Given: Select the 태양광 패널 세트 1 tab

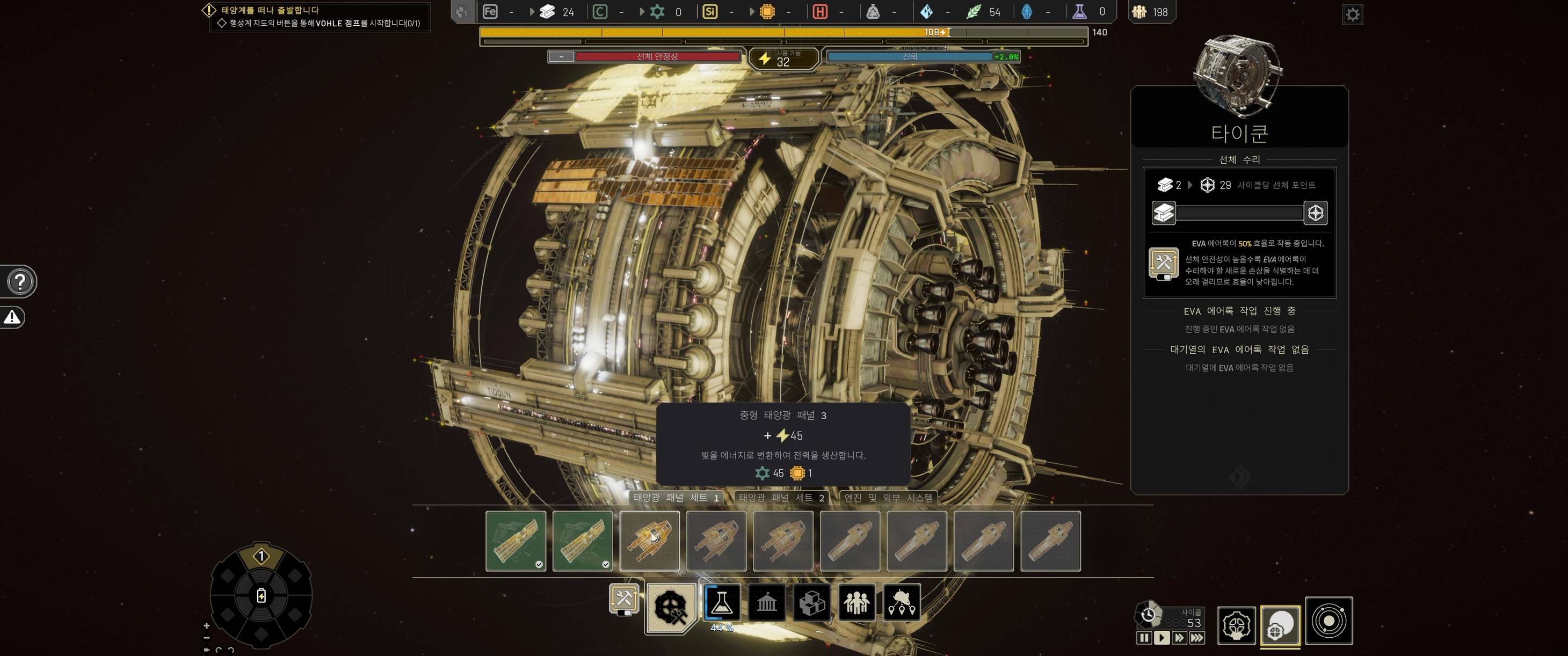Looking at the screenshot, I should 676,498.
